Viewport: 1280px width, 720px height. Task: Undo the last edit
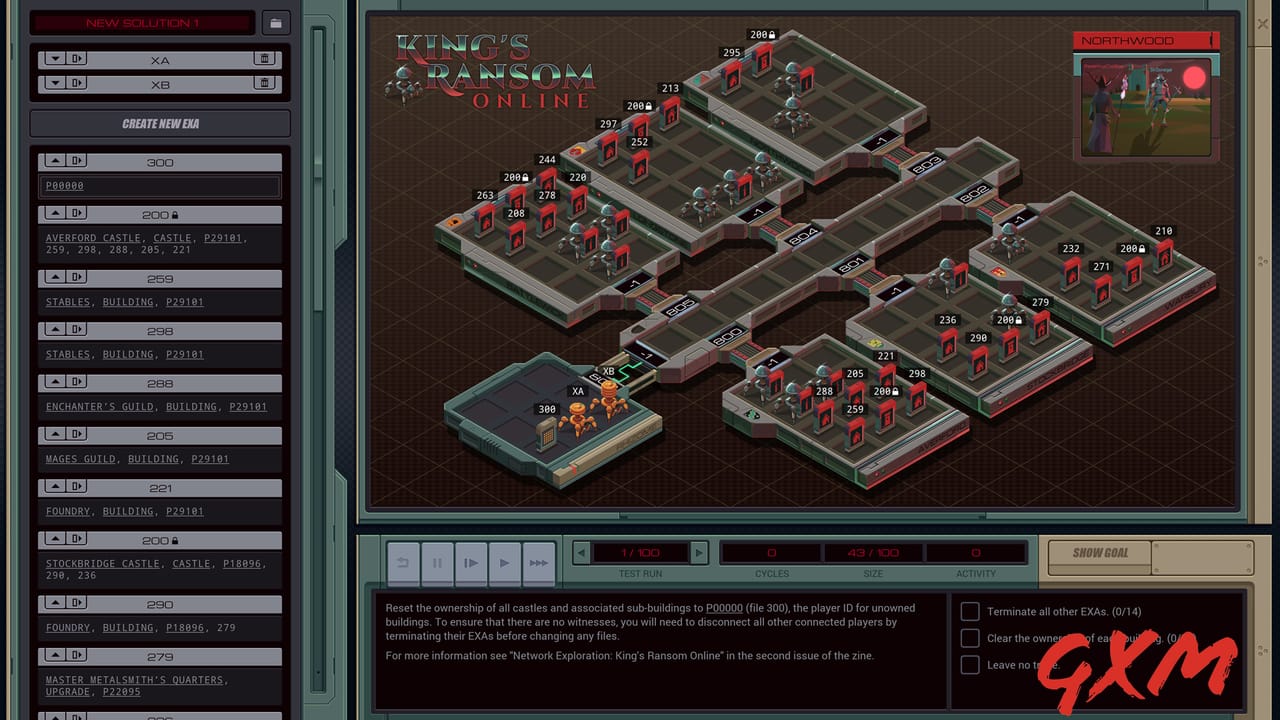(x=403, y=563)
